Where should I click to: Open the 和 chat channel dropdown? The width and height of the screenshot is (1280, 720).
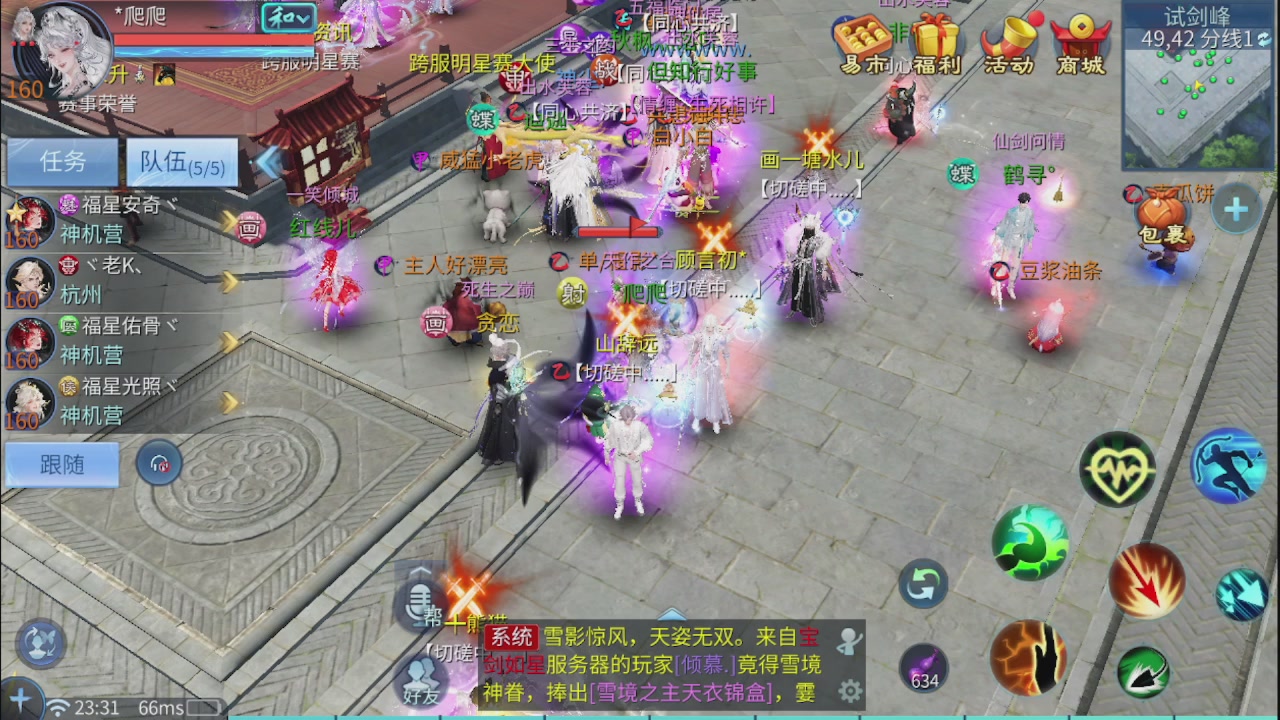click(288, 19)
